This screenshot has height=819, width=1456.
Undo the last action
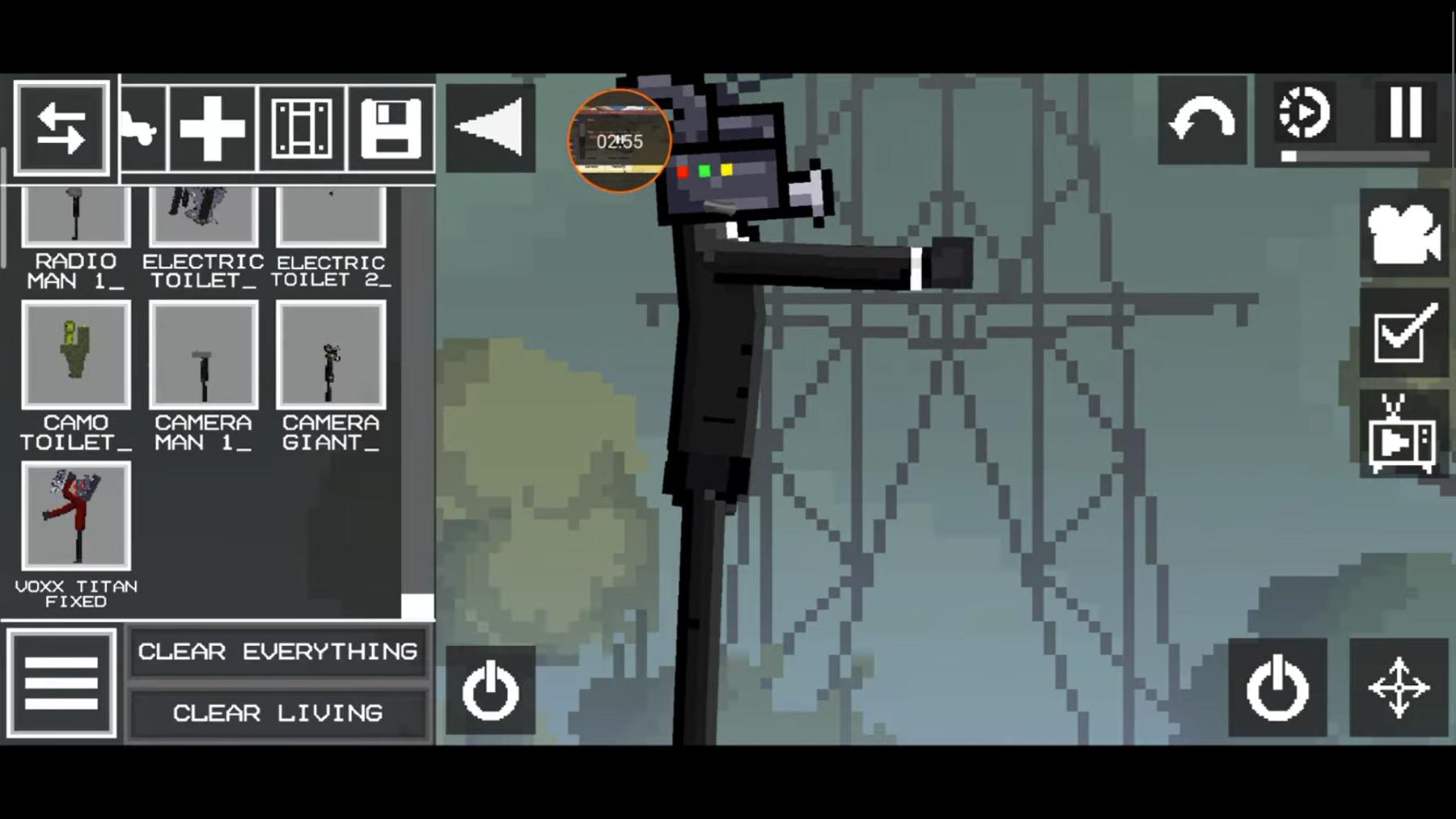(x=1202, y=120)
